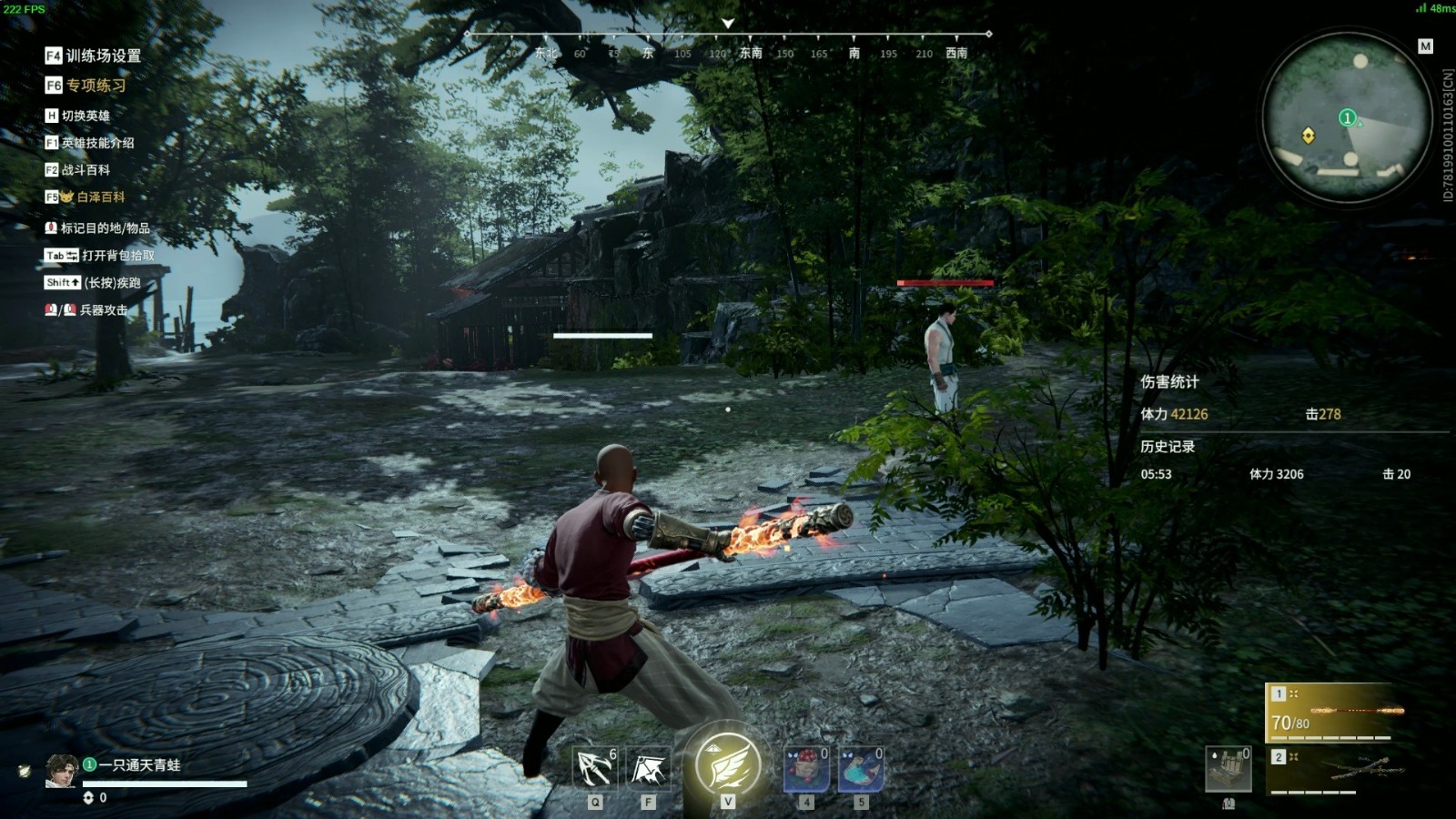Viewport: 1456px width, 819px height.
Task: Open the 英雄技能介绍 hero skill introduction
Action: coord(90,143)
